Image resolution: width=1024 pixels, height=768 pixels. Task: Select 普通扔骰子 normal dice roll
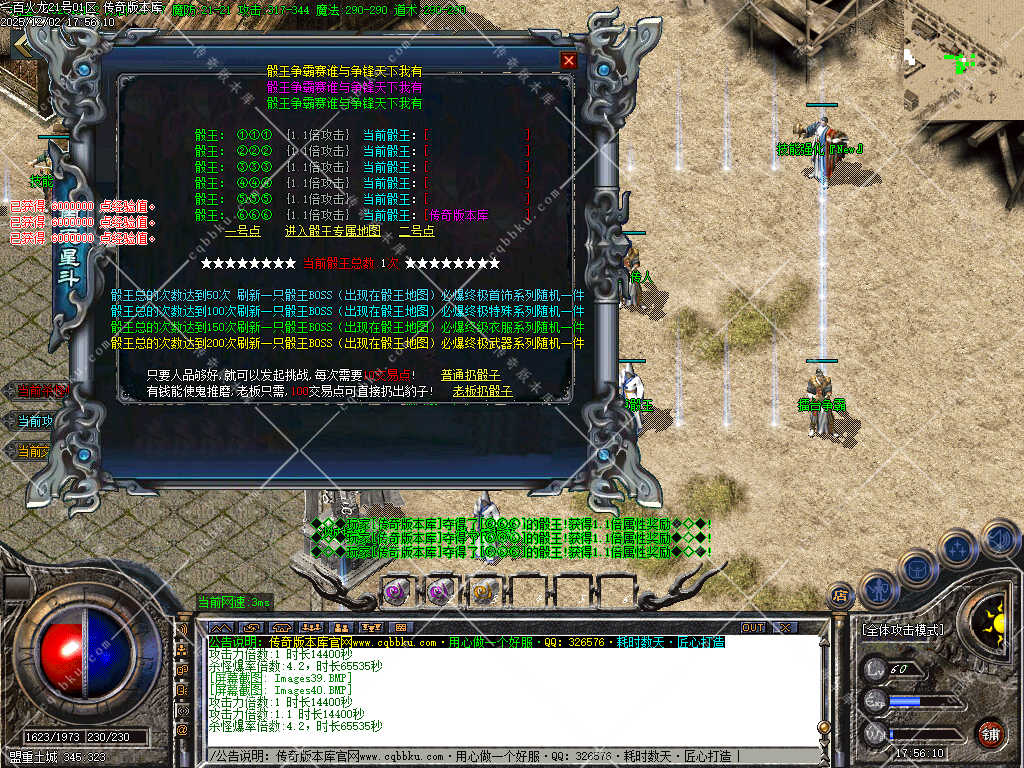coord(471,376)
